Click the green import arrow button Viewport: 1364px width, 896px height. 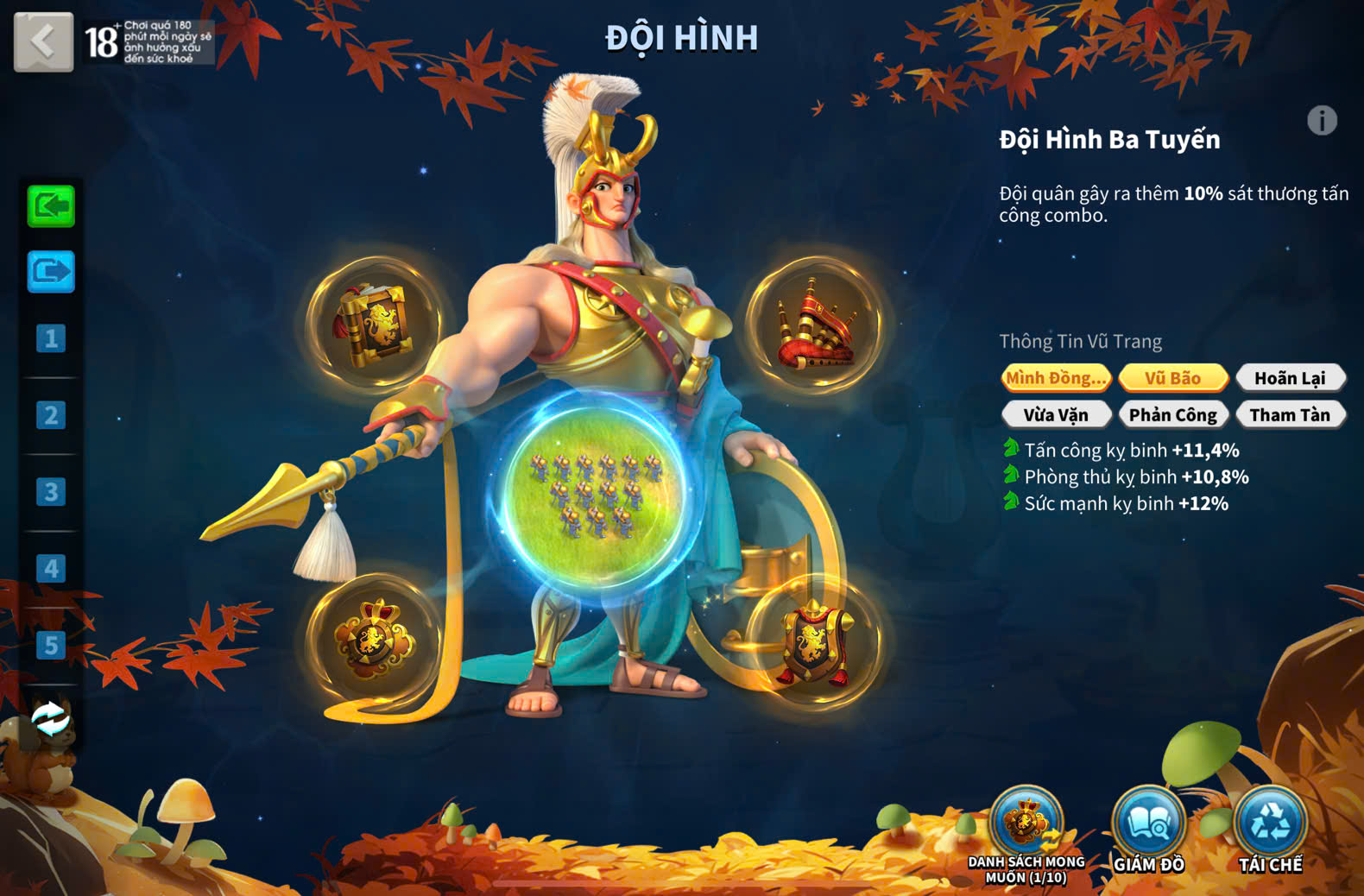[x=51, y=206]
